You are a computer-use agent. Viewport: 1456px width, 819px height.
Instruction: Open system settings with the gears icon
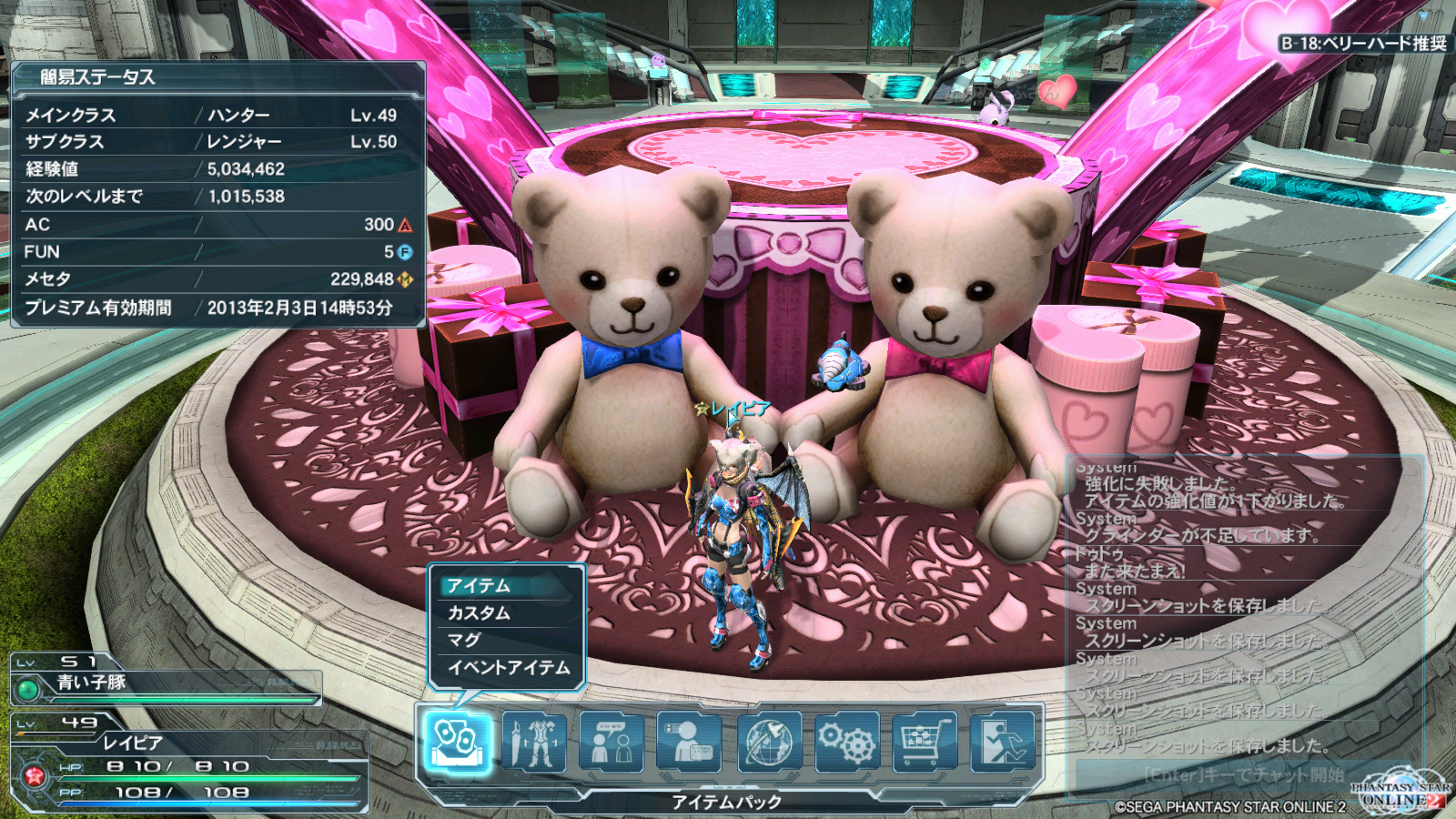click(846, 743)
